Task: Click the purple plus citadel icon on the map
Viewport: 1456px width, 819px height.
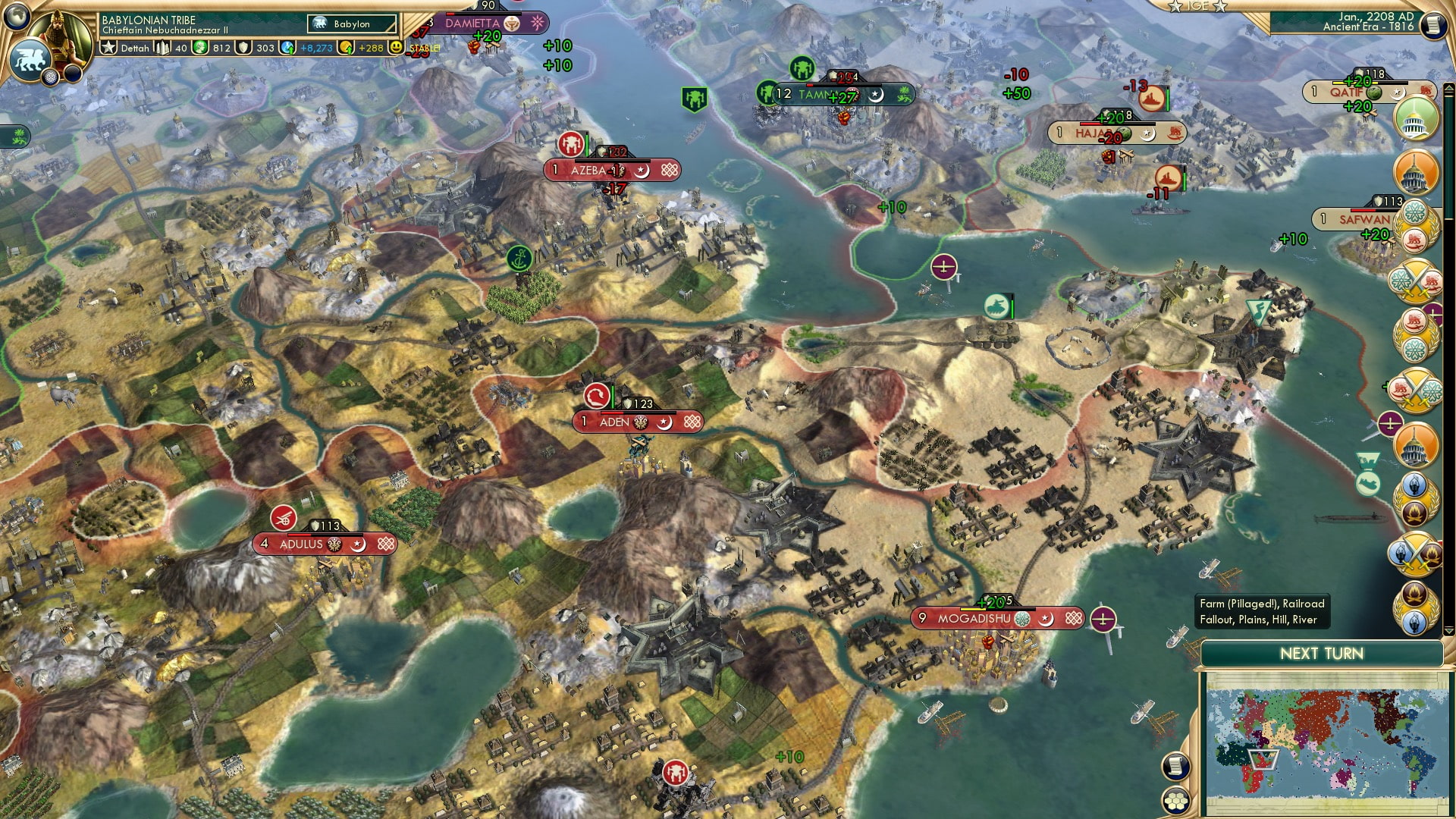Action: tap(943, 267)
